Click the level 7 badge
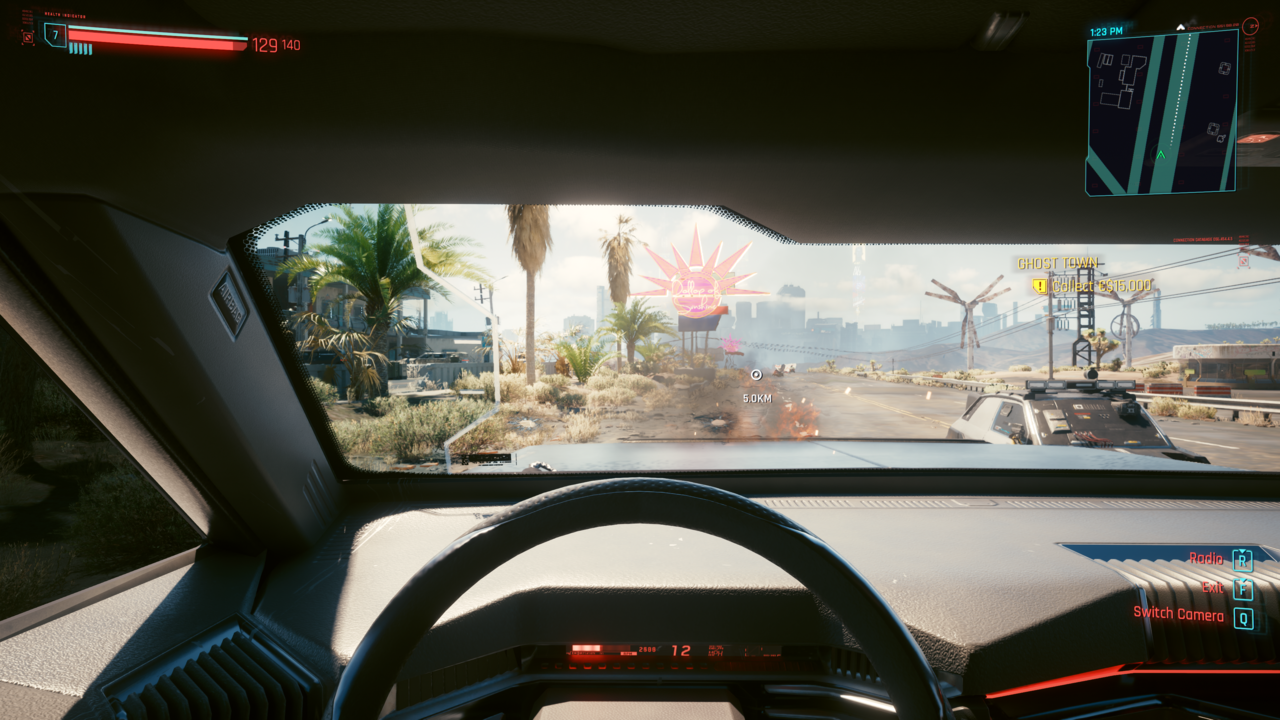Image resolution: width=1280 pixels, height=720 pixels. coord(55,36)
